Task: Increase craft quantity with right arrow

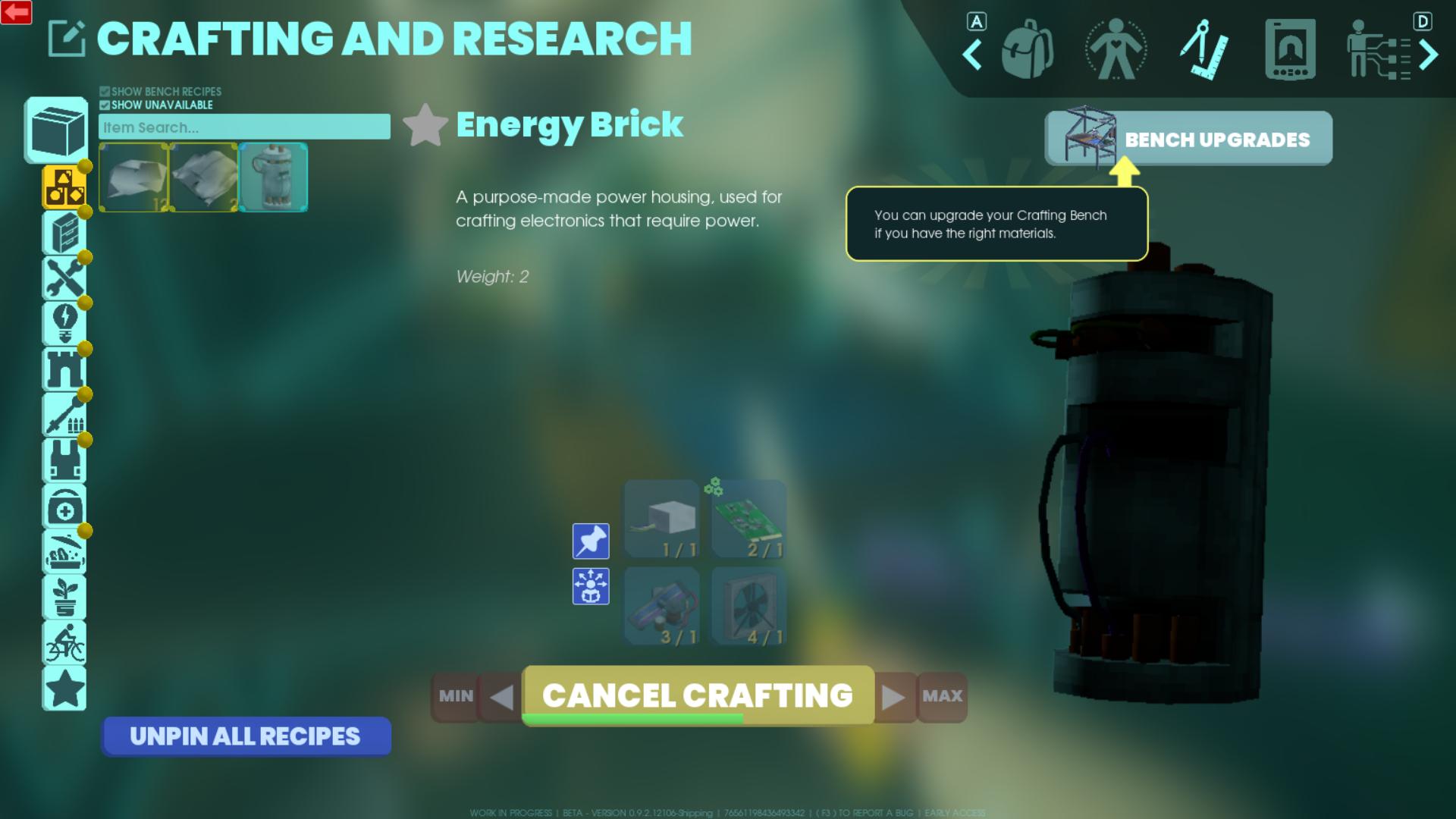Action: tap(895, 695)
